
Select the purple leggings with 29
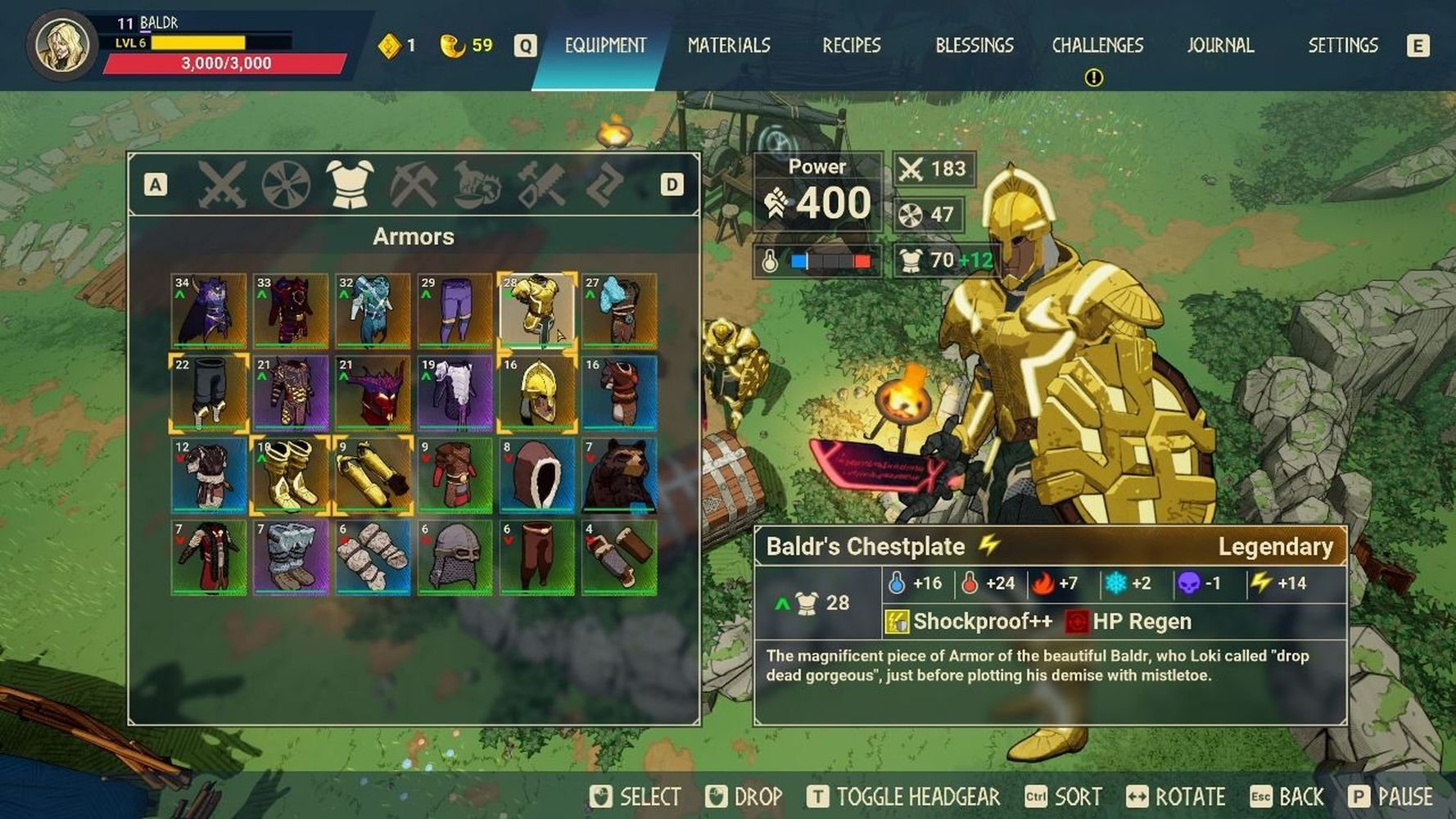[x=454, y=311]
